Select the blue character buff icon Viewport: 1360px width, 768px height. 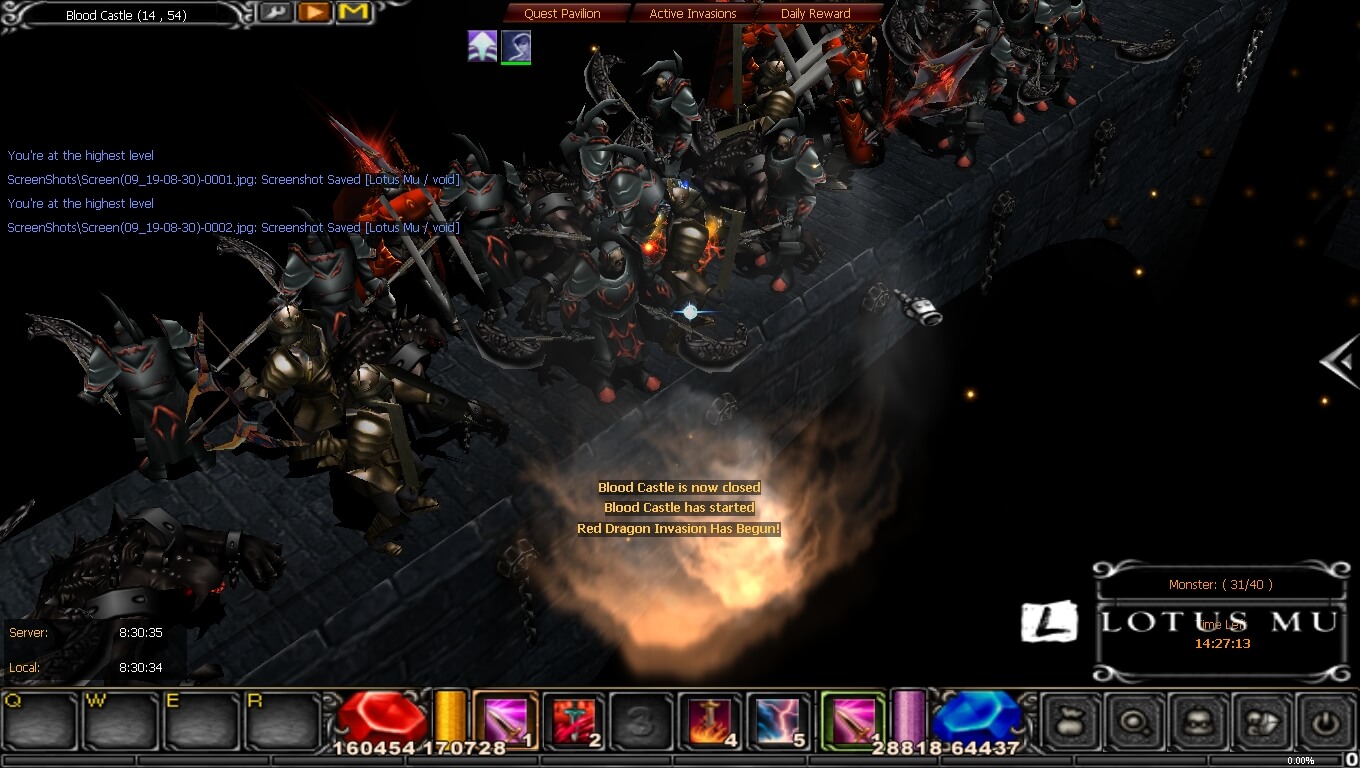[x=517, y=46]
